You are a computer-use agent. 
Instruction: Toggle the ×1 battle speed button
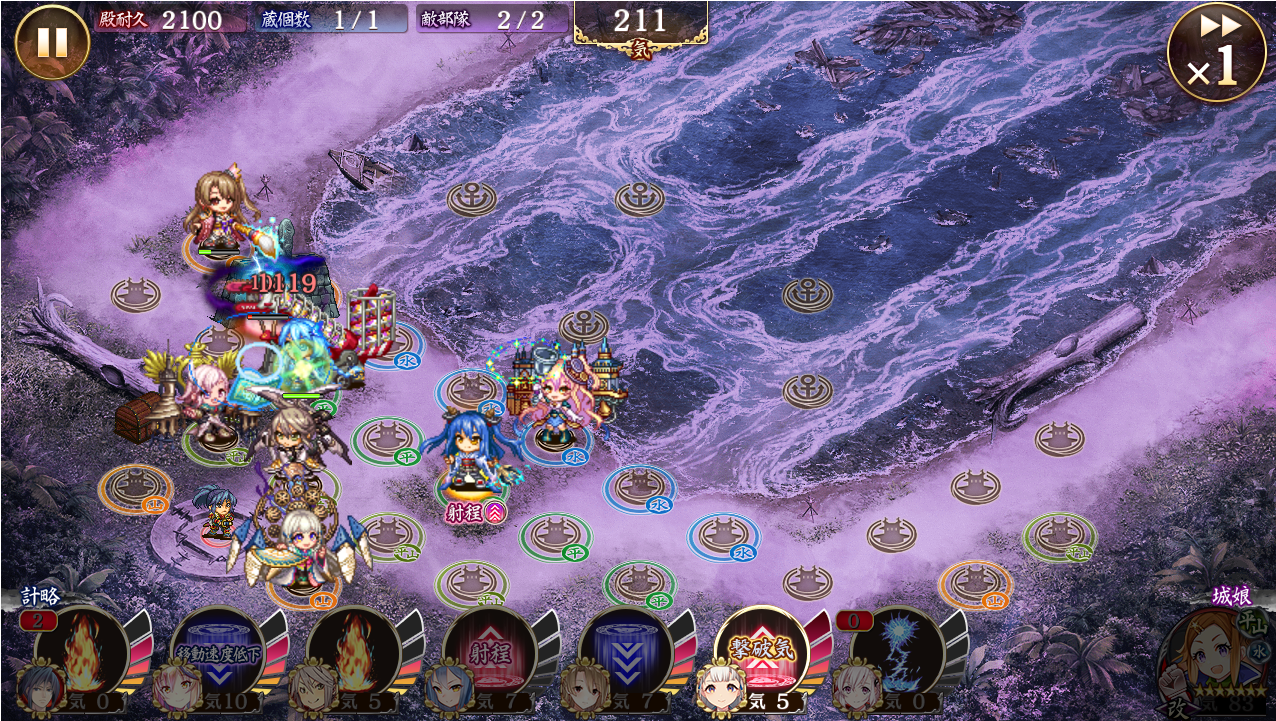1216,52
